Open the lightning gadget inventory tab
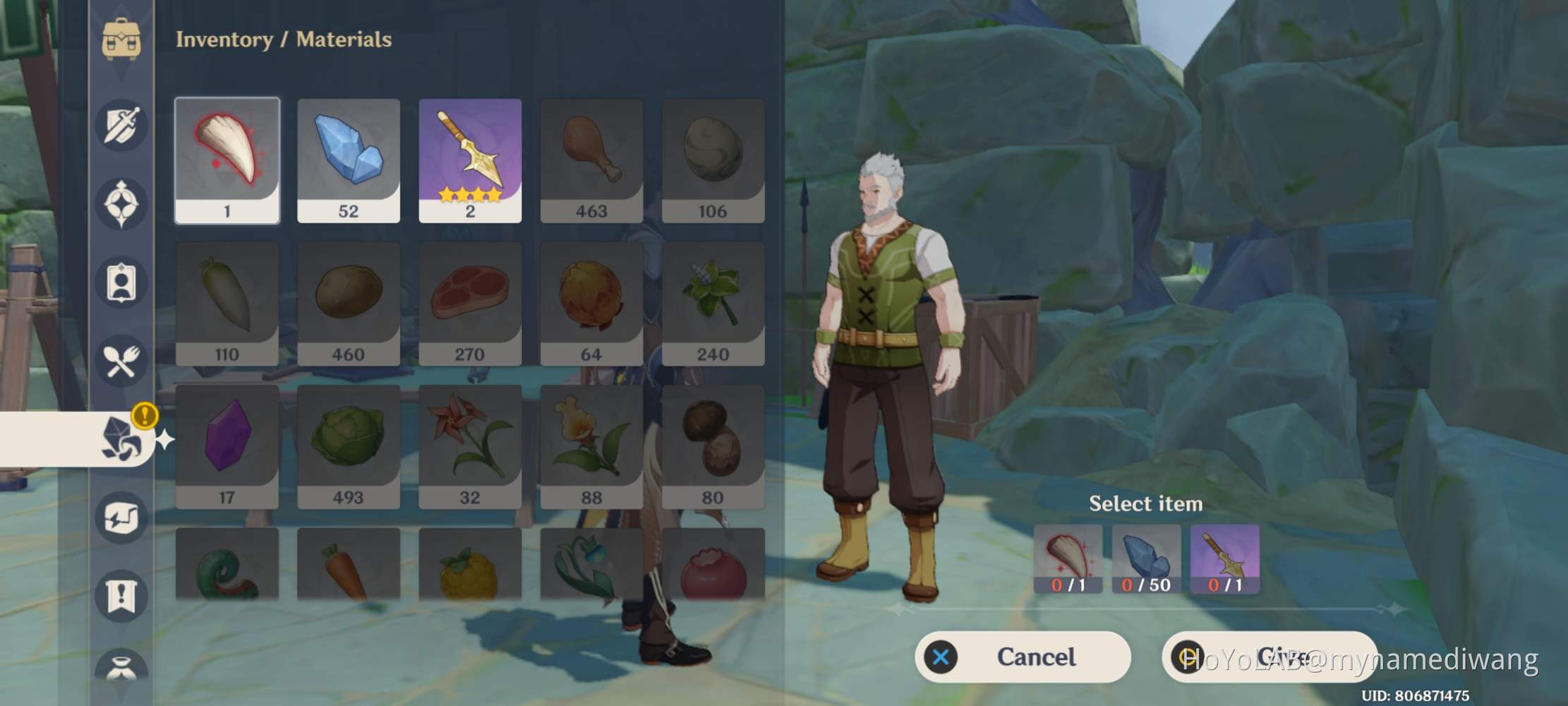 121,517
